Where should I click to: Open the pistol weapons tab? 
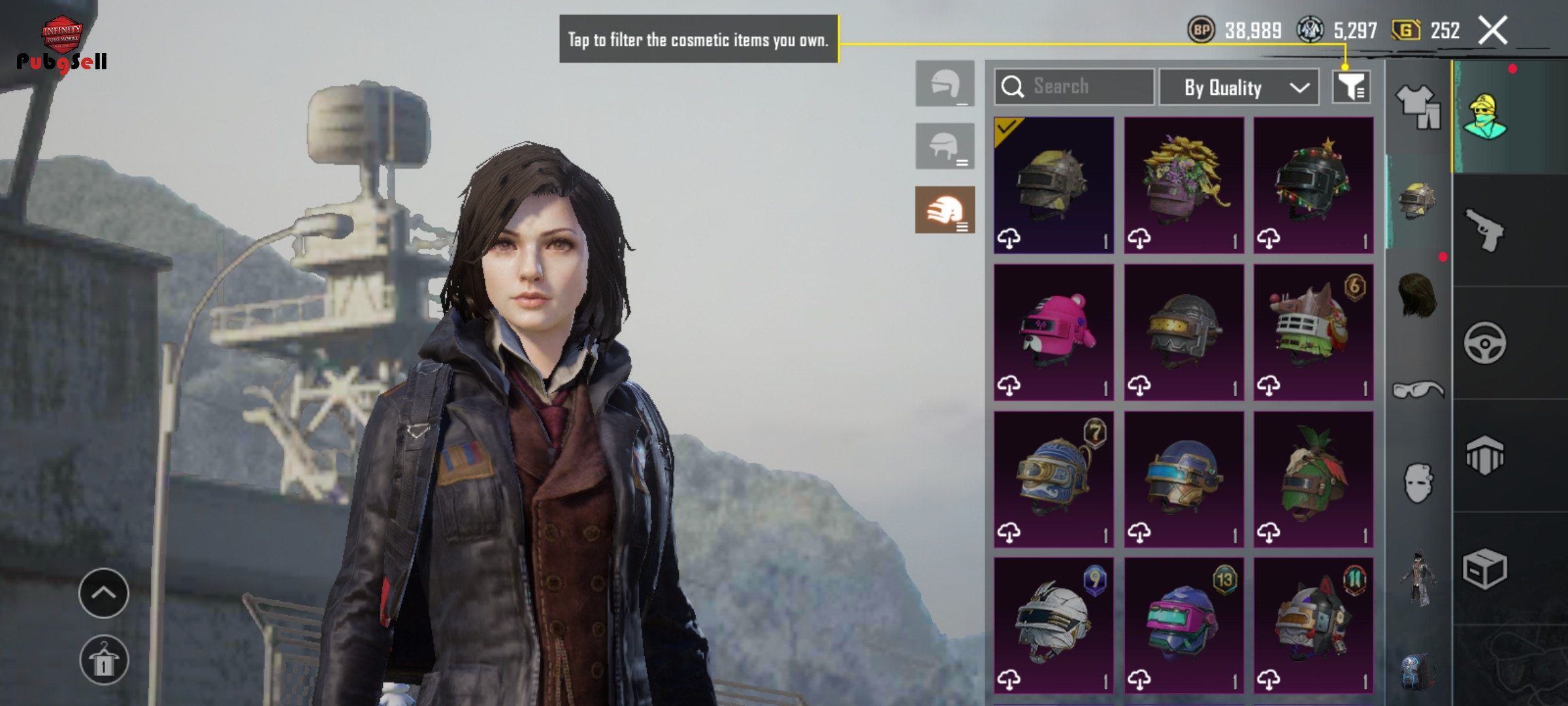point(1485,230)
